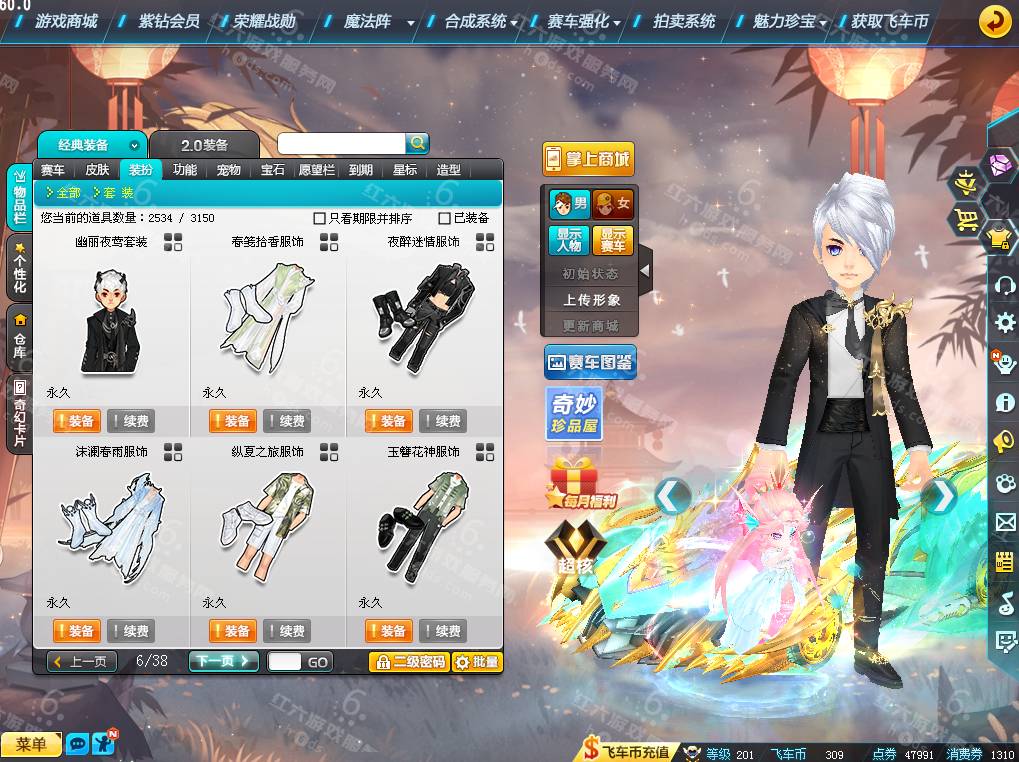Open 二级密码 secondary password settings
Screen dimensions: 1019x762
click(x=408, y=662)
